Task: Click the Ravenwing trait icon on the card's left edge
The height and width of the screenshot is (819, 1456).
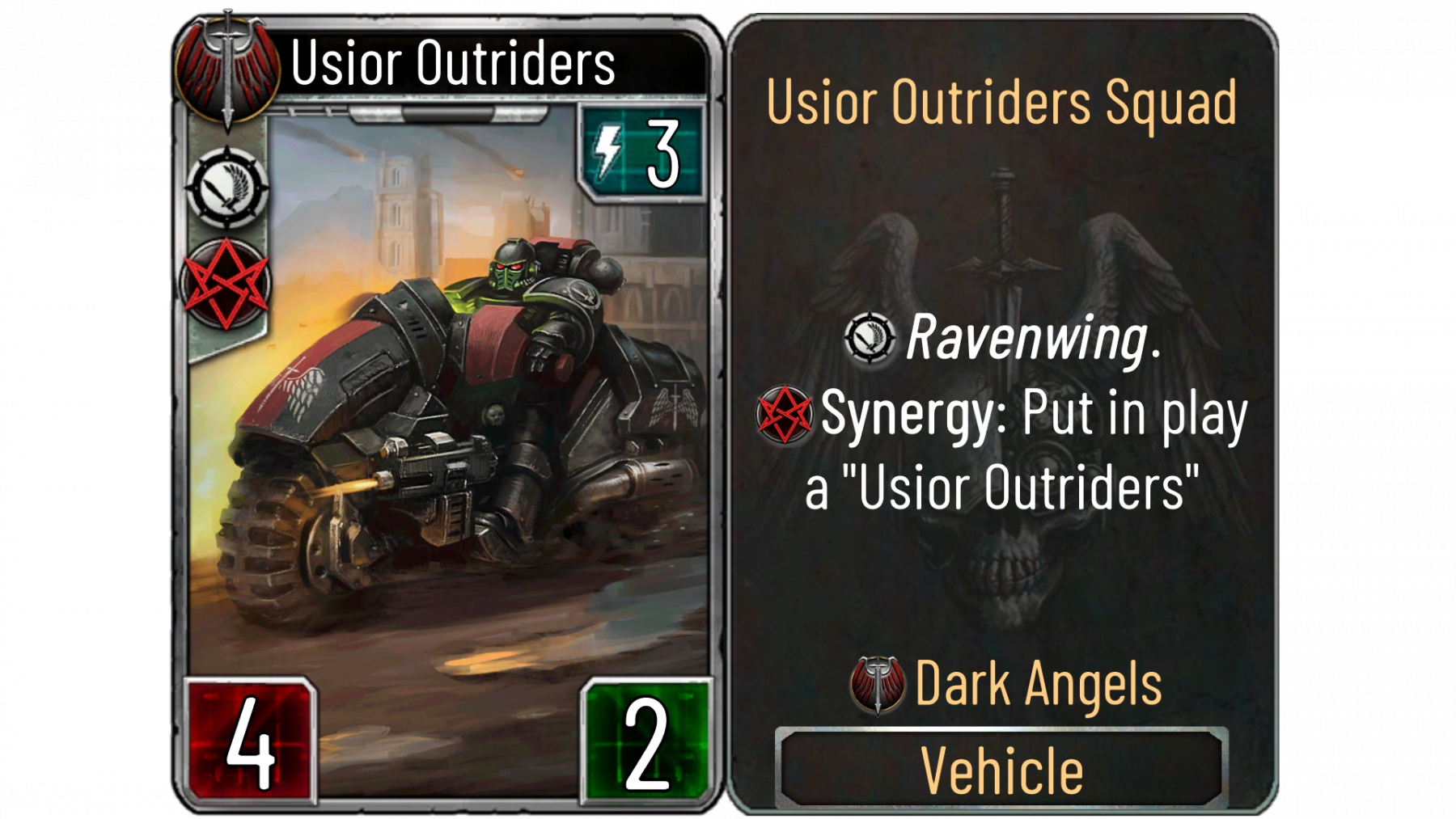Action: [x=227, y=188]
